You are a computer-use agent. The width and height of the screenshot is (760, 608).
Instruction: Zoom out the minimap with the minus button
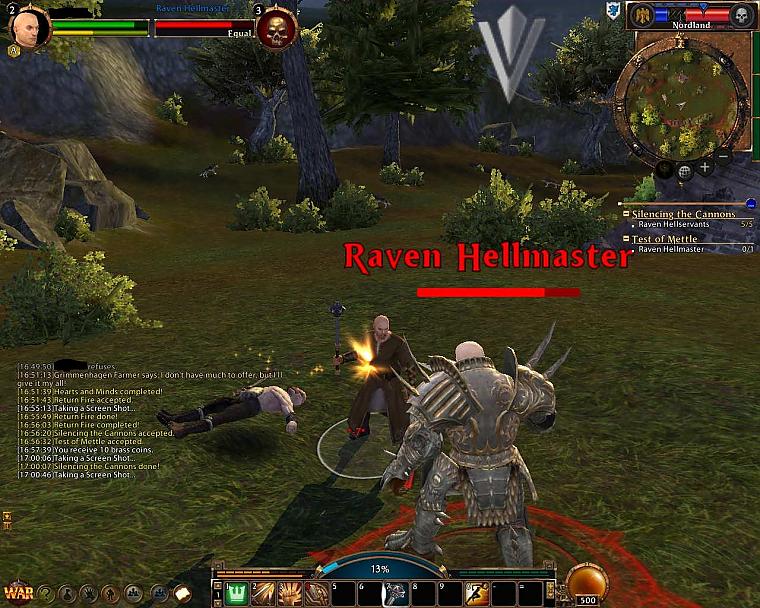point(724,156)
